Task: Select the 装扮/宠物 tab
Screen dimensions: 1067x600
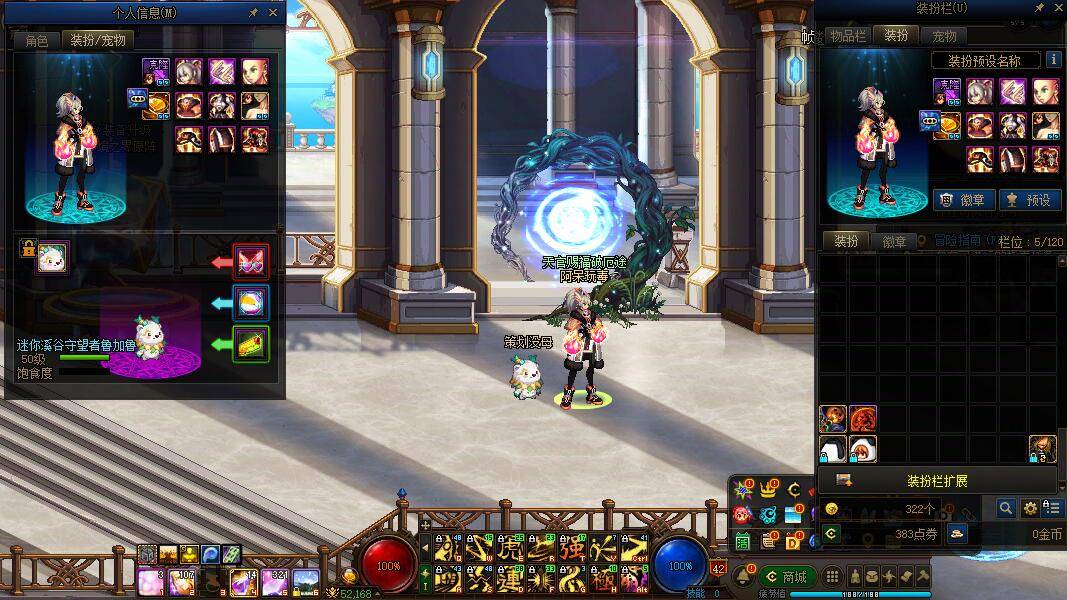Action: pos(96,41)
